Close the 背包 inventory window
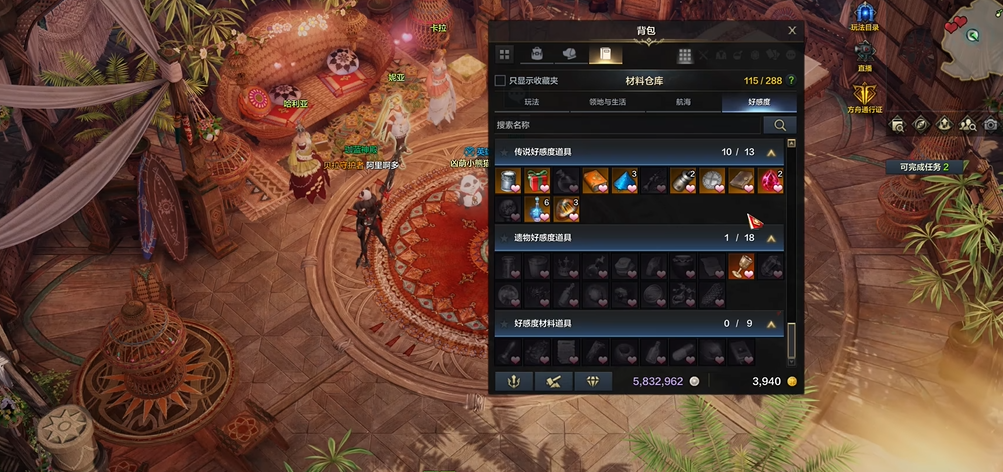Screen dimensions: 1003x472 792,31
